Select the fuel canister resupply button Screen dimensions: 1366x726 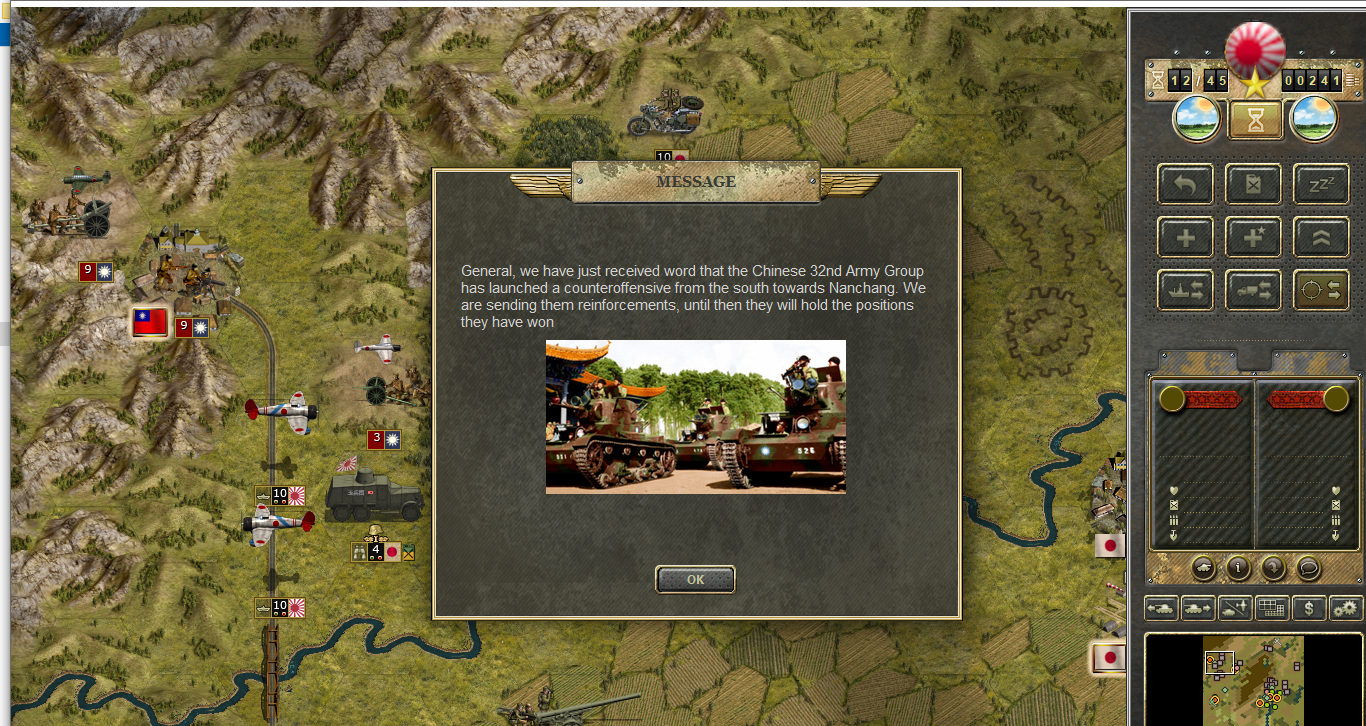pyautogui.click(x=1253, y=185)
